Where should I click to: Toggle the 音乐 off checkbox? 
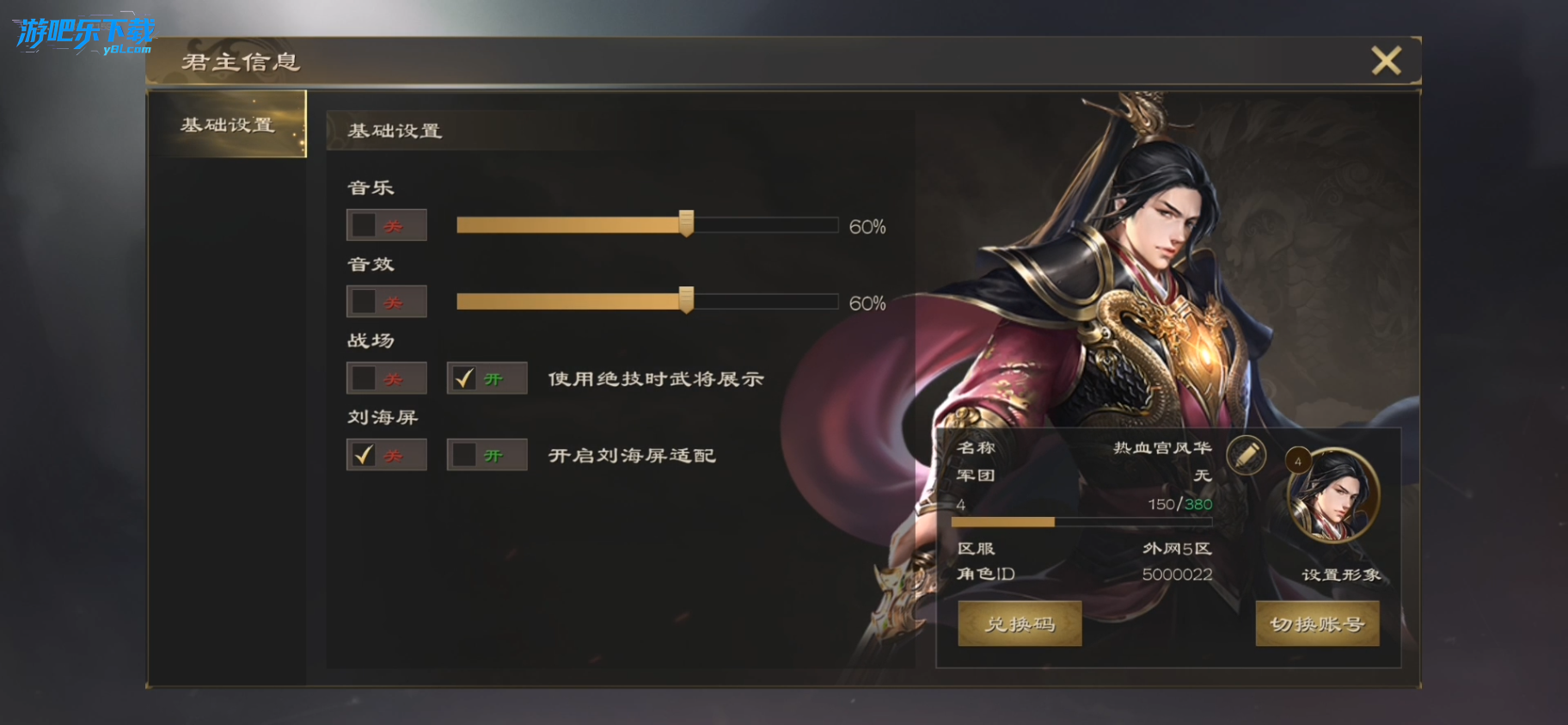pos(364,225)
